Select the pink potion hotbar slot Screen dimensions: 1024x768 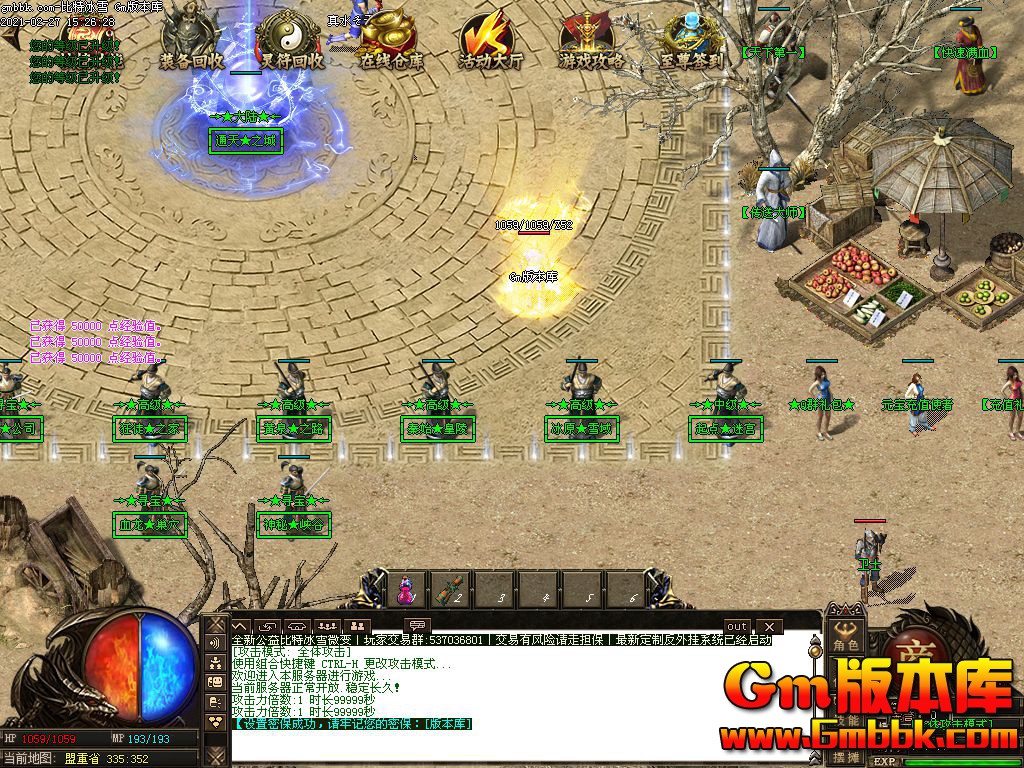pos(406,589)
